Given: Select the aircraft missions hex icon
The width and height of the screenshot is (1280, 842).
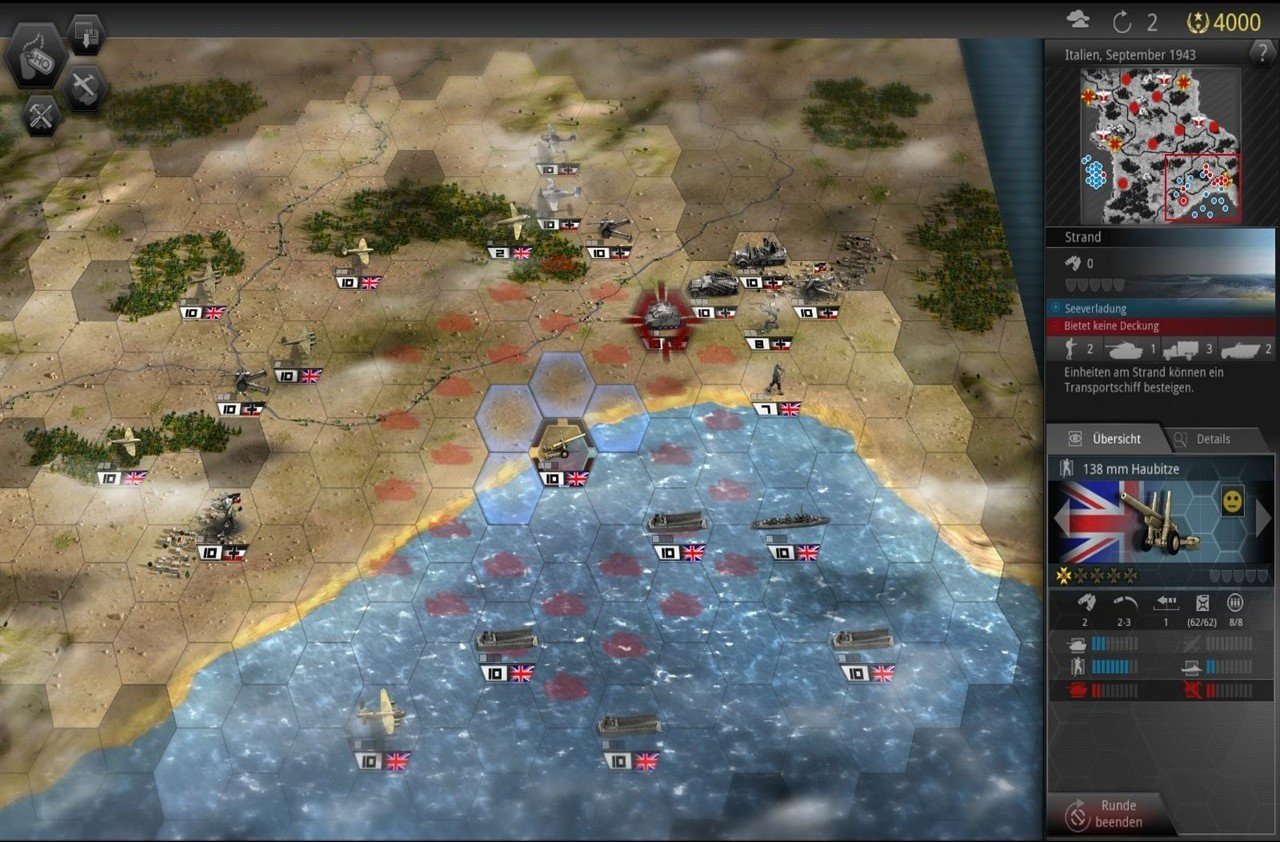Looking at the screenshot, I should (x=84, y=88).
